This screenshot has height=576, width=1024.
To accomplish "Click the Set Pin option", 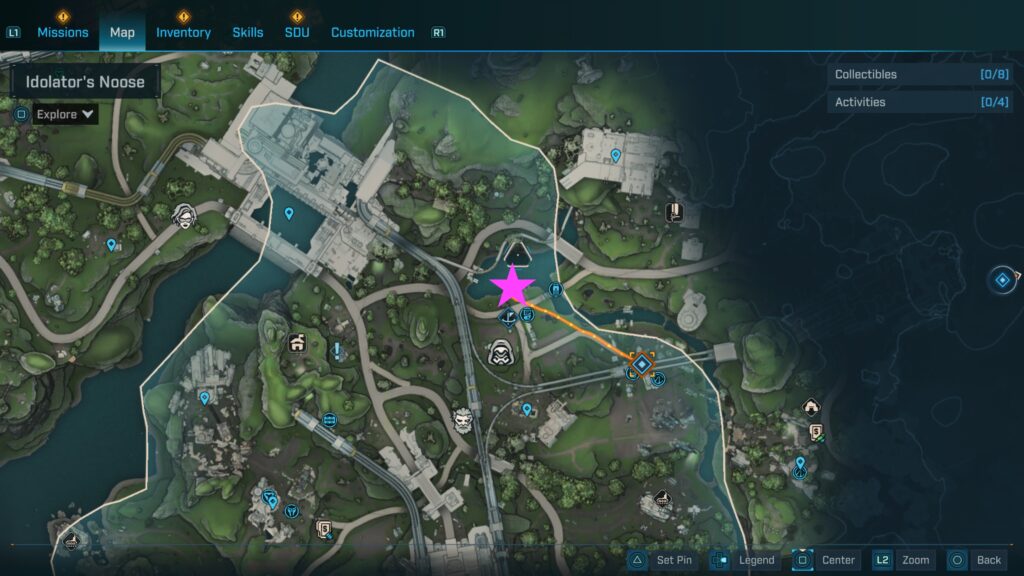I will (x=662, y=560).
